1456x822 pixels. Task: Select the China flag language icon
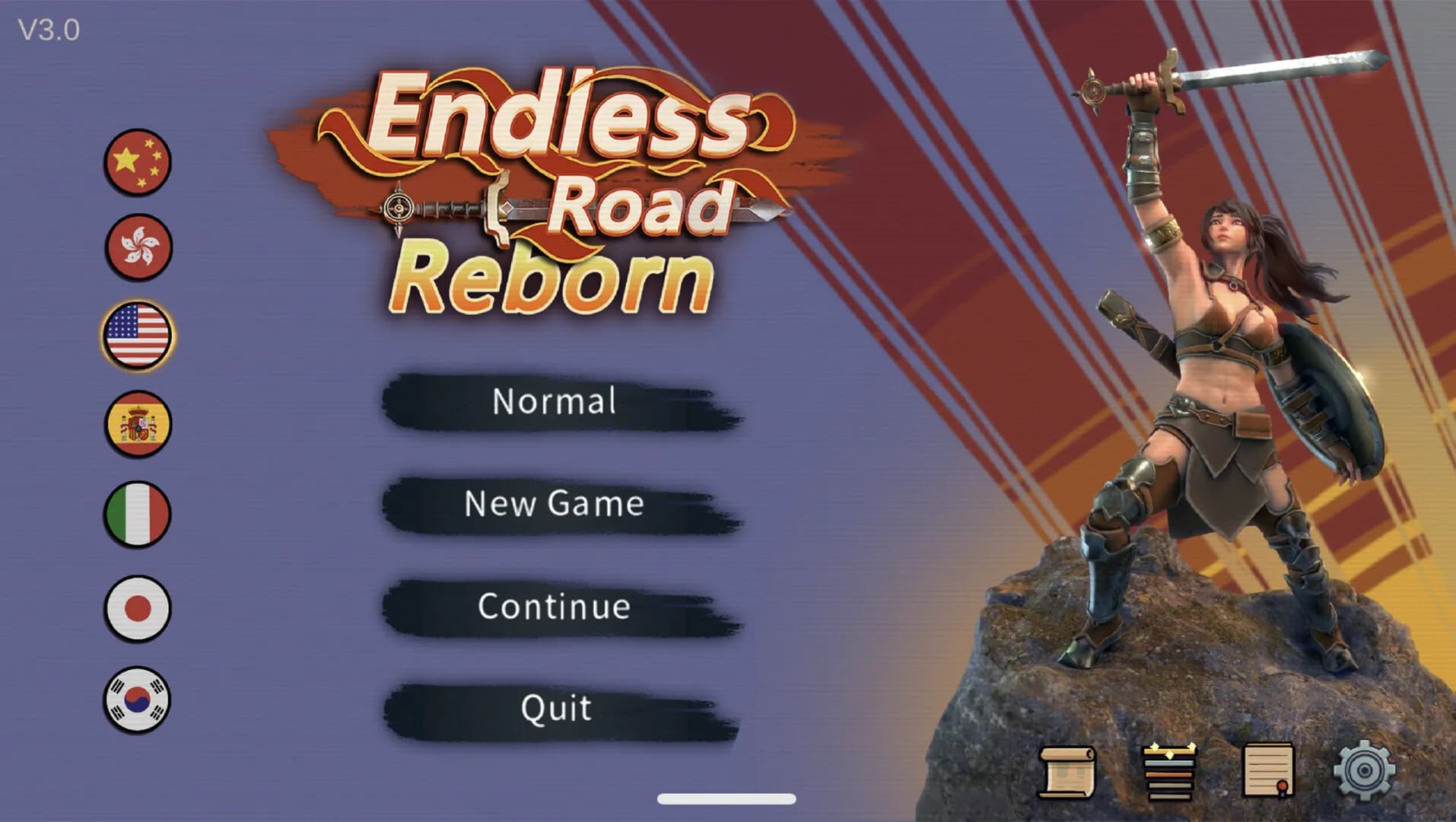click(x=137, y=162)
